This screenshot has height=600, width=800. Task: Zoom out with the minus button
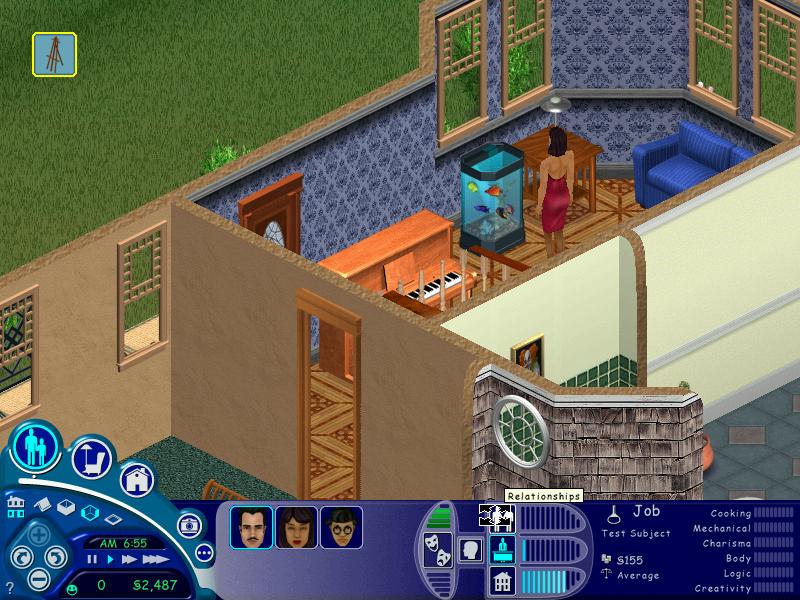pos(36,577)
